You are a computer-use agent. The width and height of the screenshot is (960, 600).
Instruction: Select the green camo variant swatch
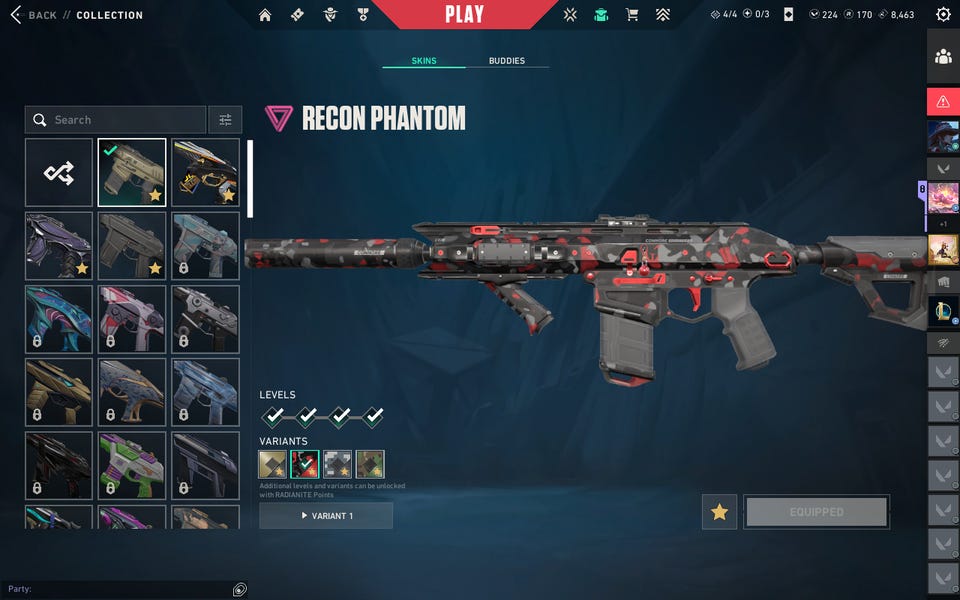(x=370, y=464)
